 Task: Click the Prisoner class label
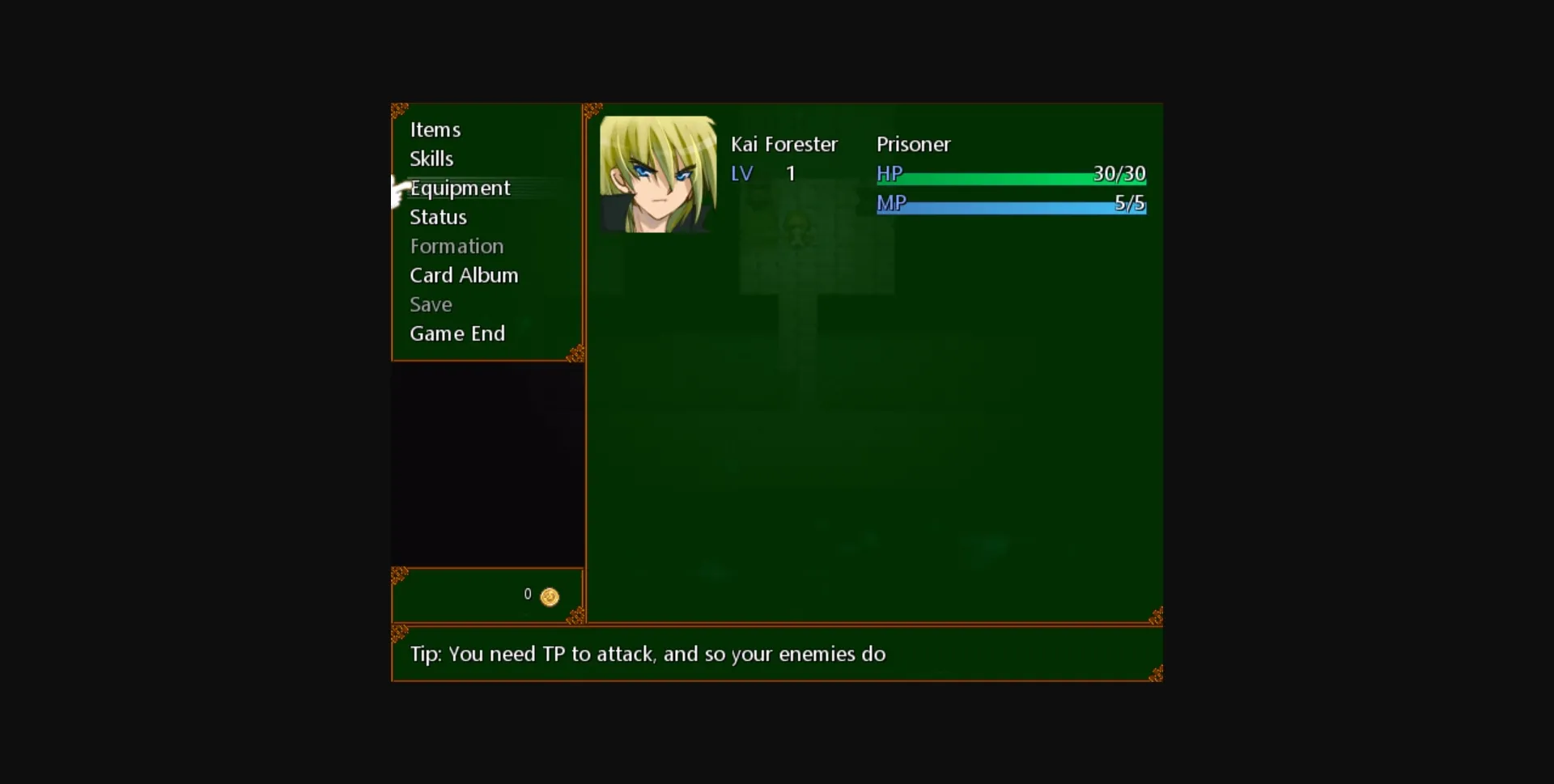tap(914, 144)
